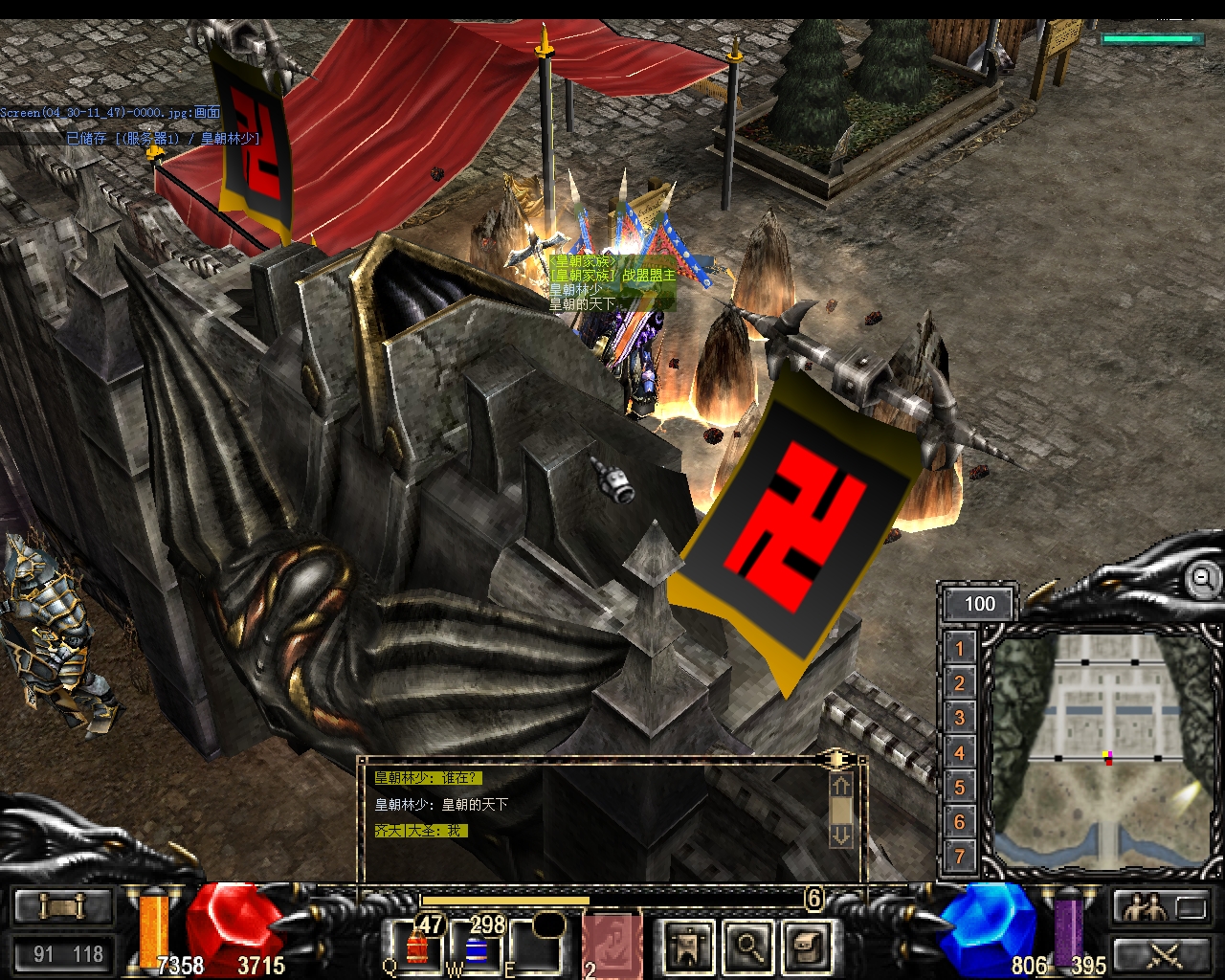Open the scroll document button in the bottom bar

tap(808, 946)
